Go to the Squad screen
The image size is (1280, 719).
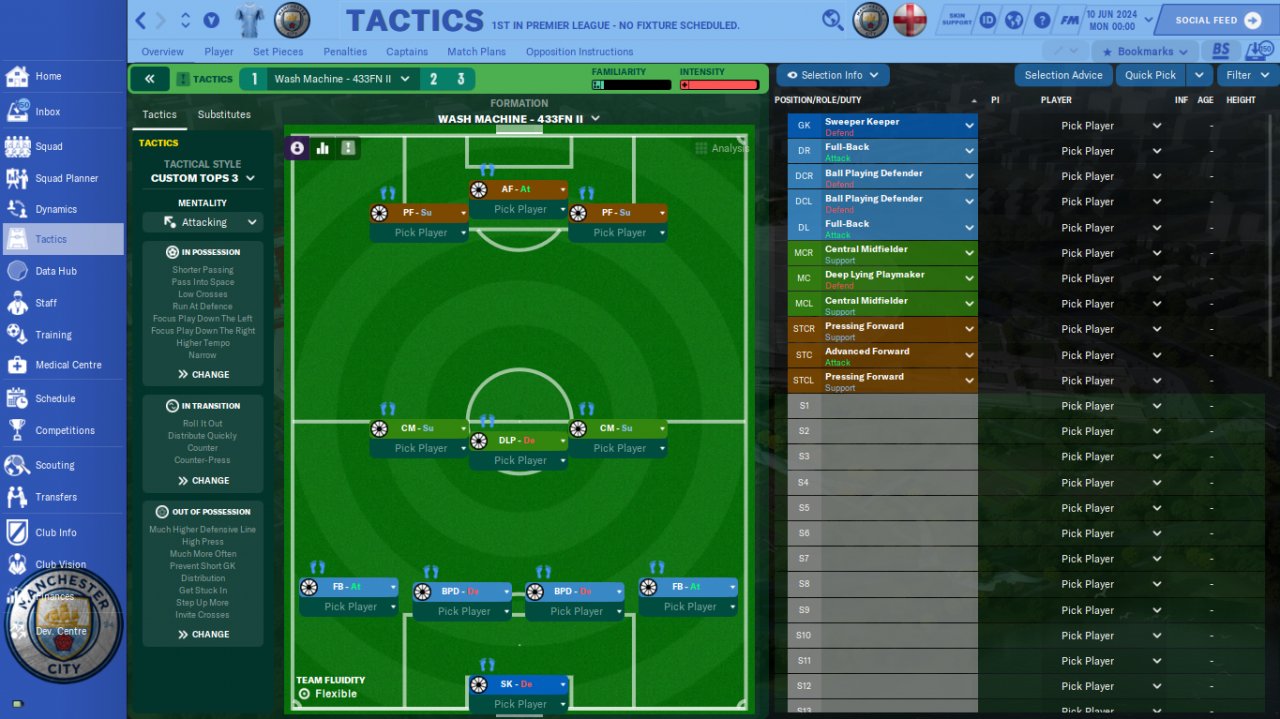[48, 146]
